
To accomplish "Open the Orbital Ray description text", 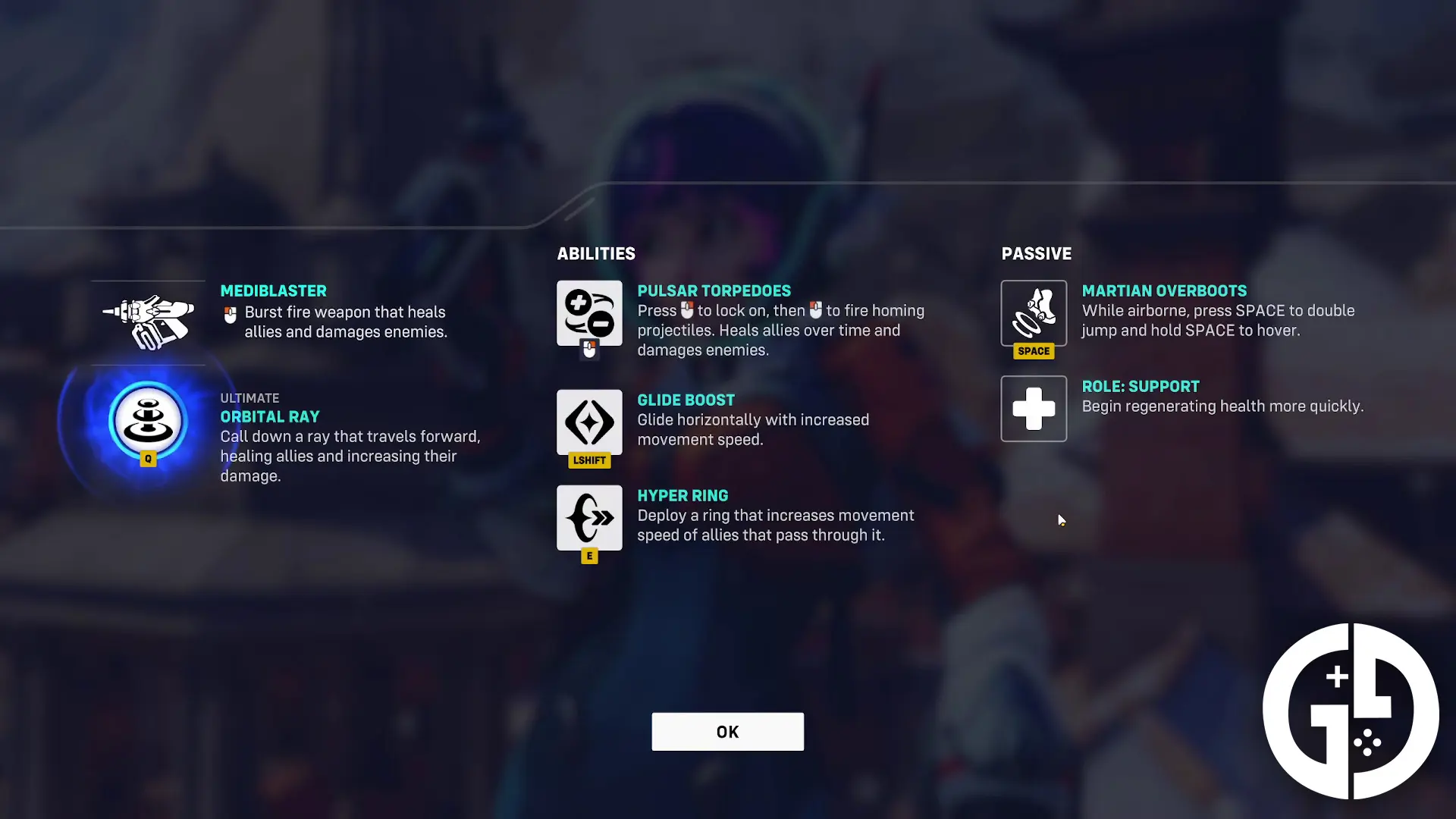I will point(349,457).
